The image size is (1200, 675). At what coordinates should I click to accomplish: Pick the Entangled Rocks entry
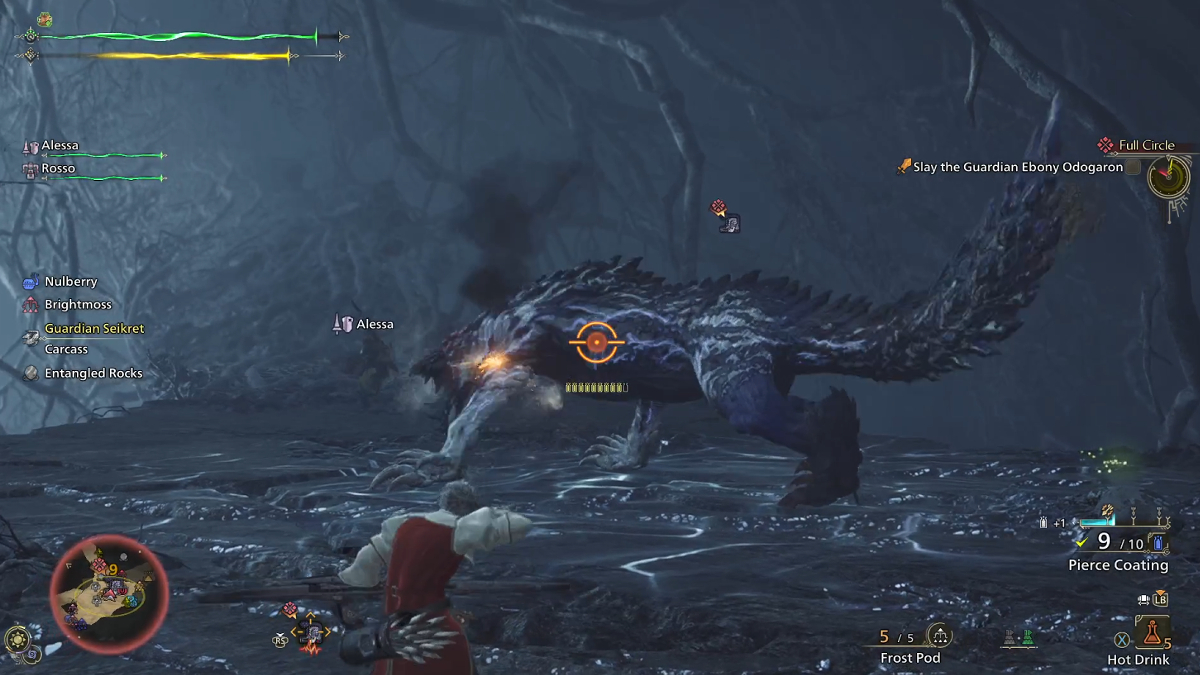coord(93,373)
